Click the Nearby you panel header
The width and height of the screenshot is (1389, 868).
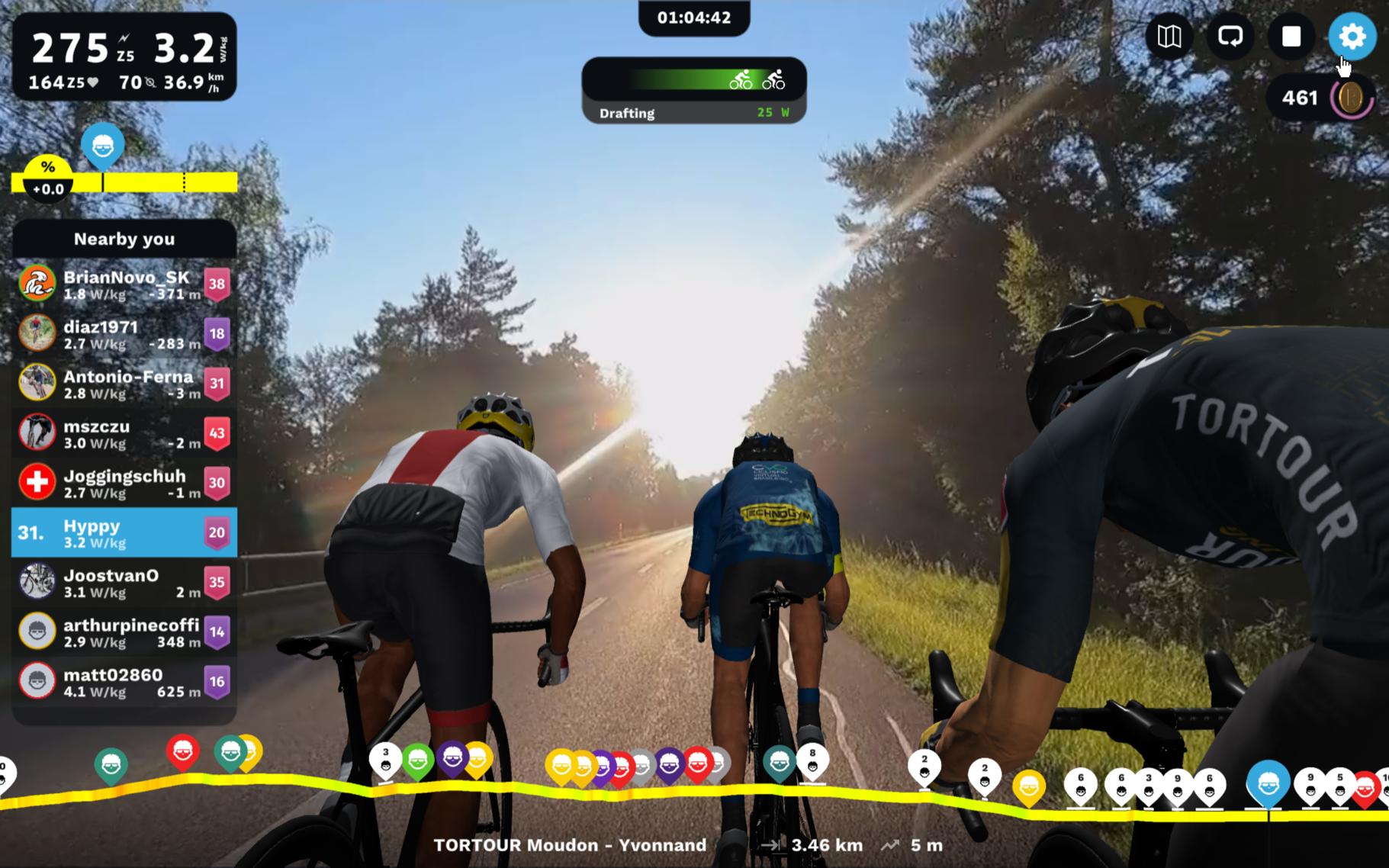pyautogui.click(x=124, y=239)
